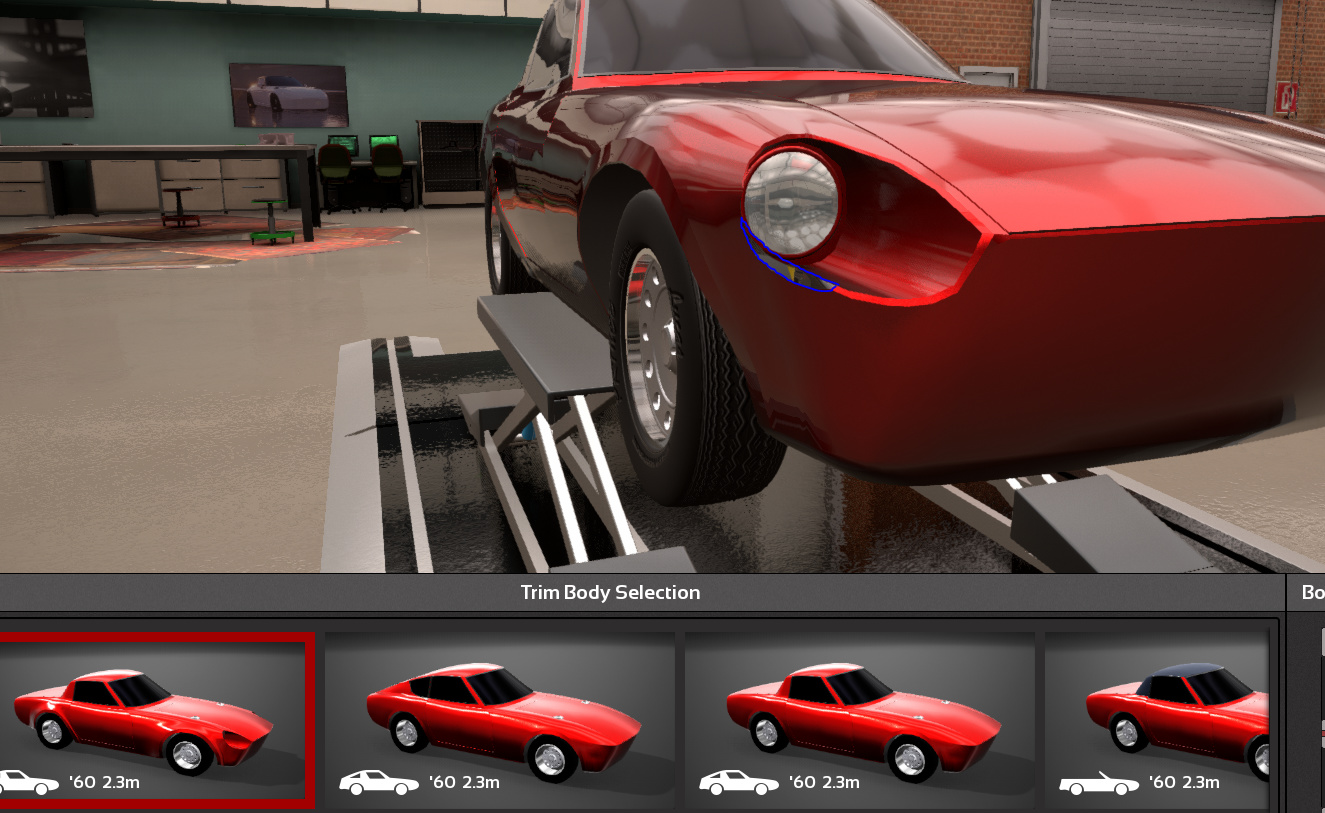Select the red-highlighted coupe body thumbnail
This screenshot has width=1325, height=813.
pos(153,718)
